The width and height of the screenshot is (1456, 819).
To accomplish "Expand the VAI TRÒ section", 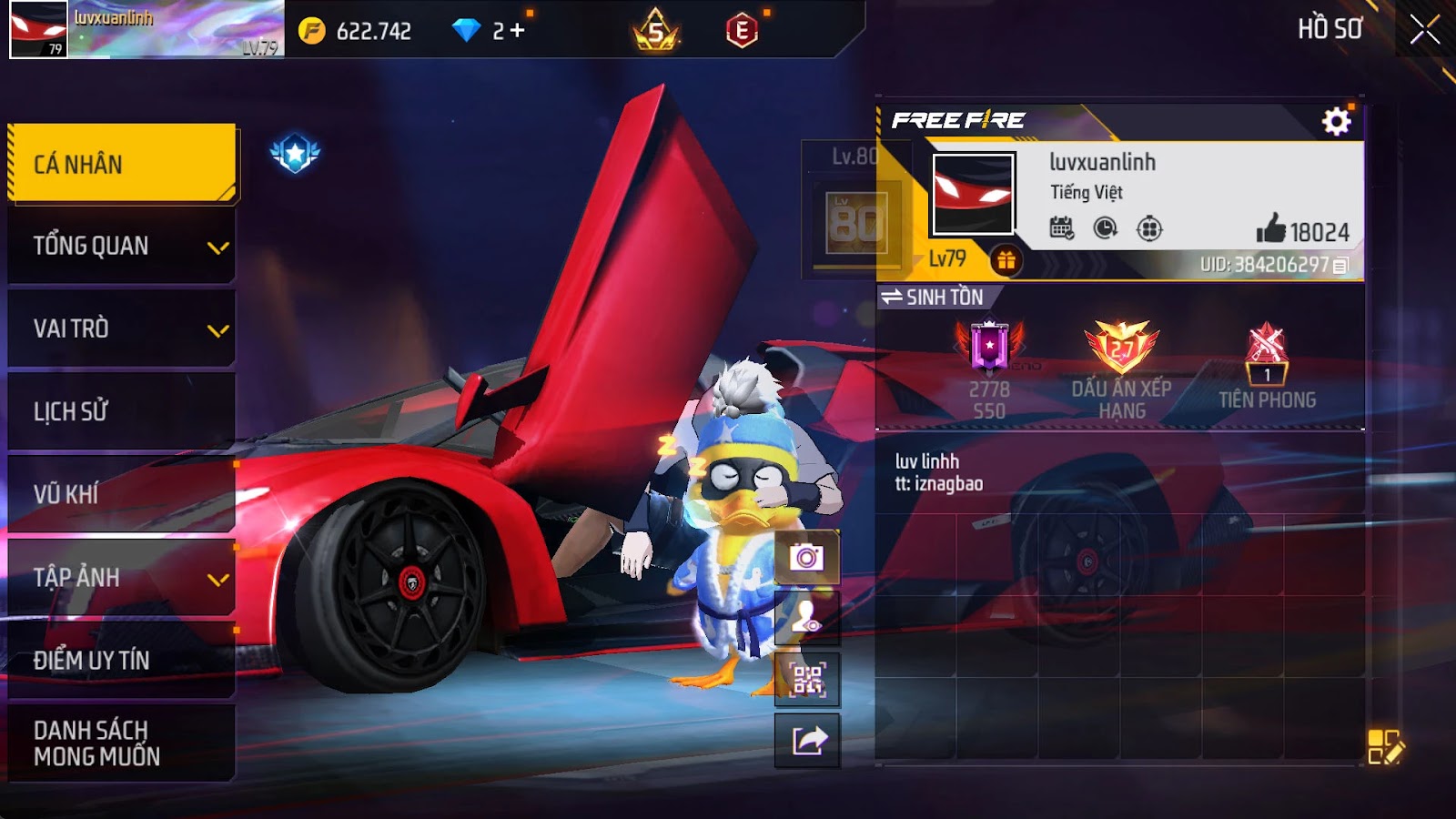I will 122,329.
